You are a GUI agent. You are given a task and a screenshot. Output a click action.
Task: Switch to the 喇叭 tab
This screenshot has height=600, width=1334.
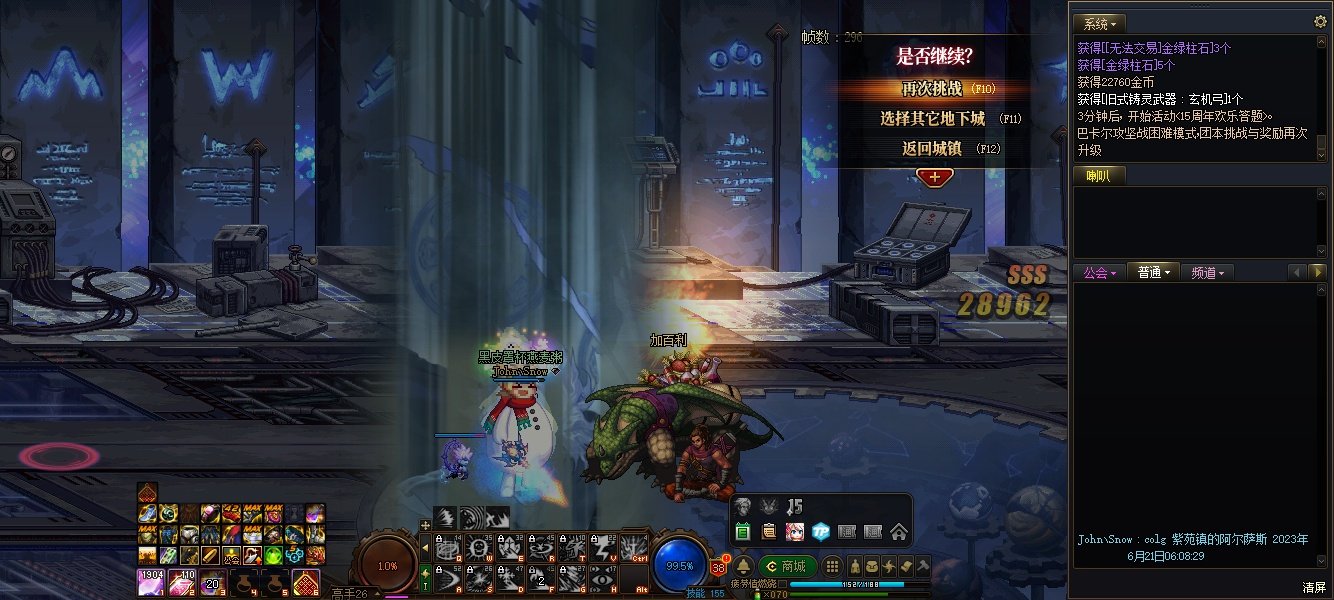pyautogui.click(x=1098, y=176)
